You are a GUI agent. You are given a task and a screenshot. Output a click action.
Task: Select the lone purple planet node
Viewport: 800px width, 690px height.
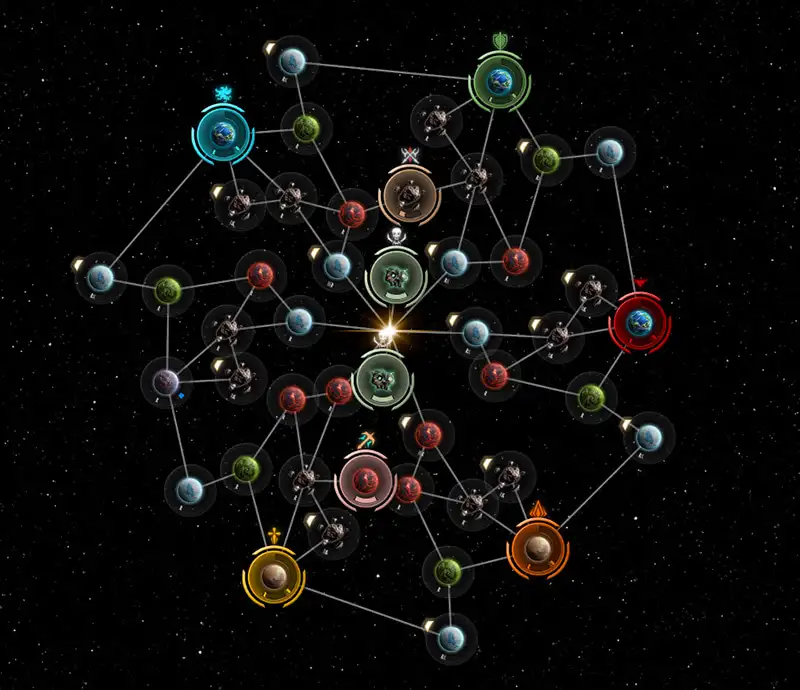(x=166, y=381)
